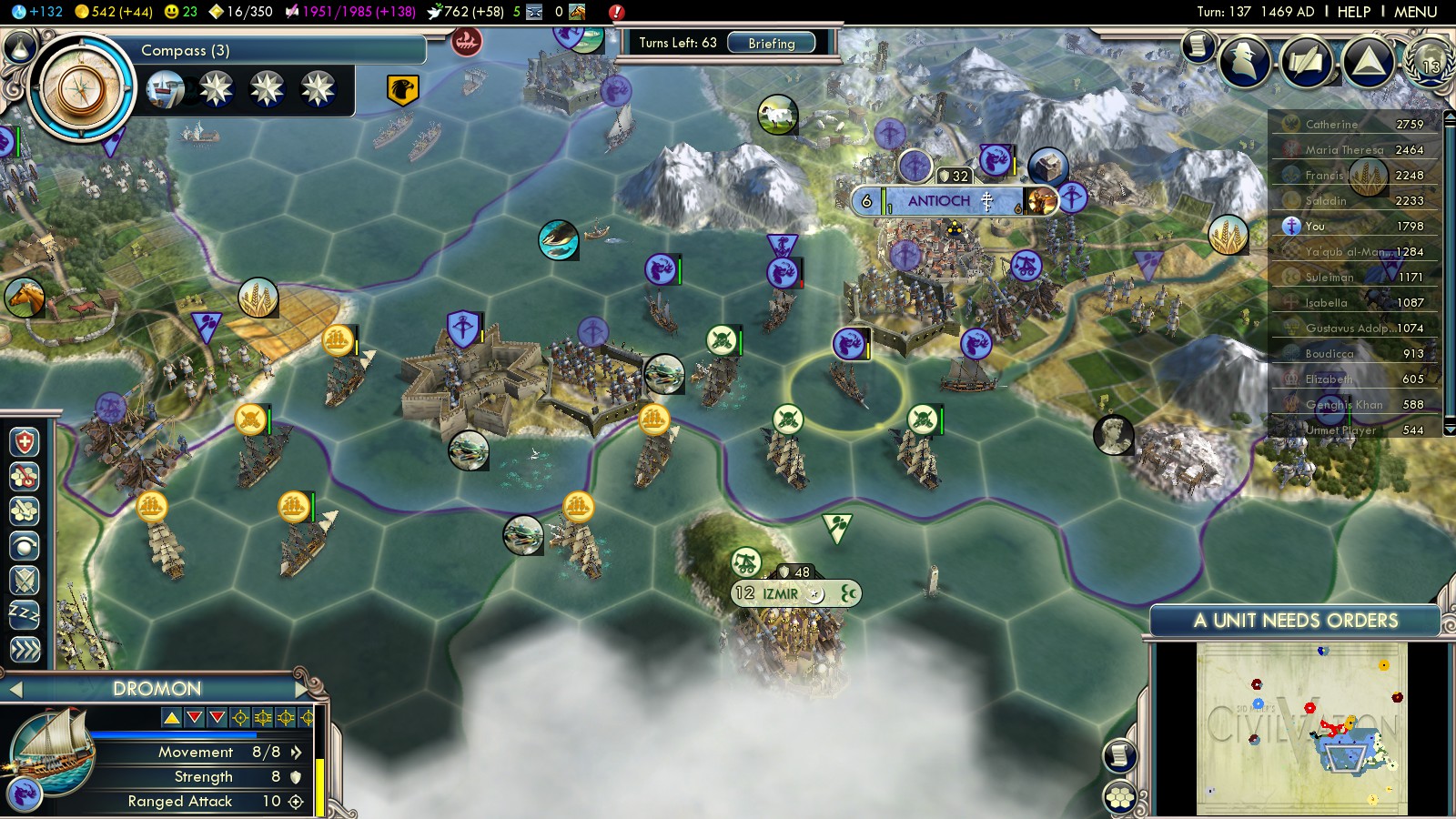Screen dimensions: 1456x819
Task: Click the A UNIT NEEDS ORDERS button
Action: point(1295,621)
